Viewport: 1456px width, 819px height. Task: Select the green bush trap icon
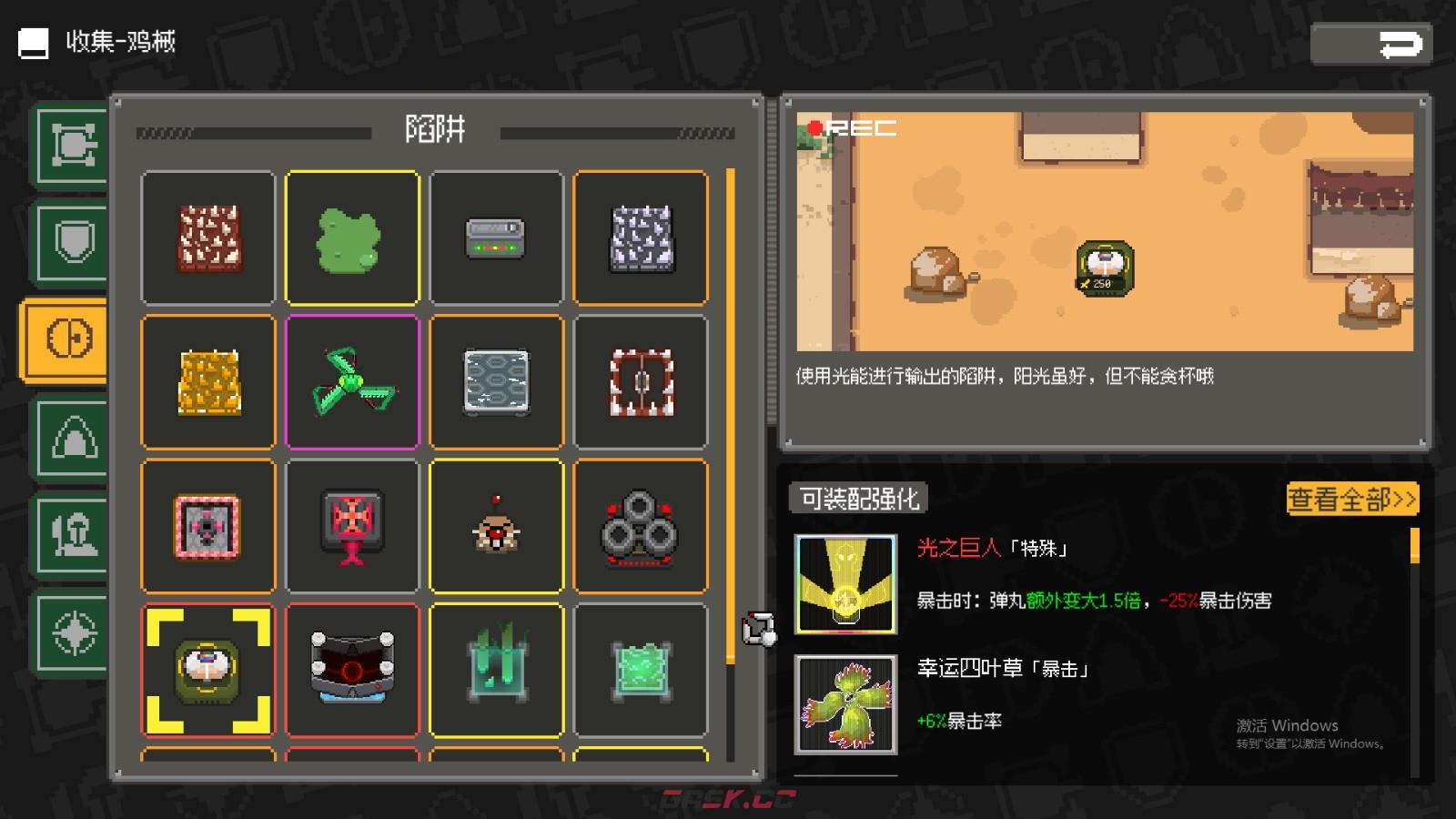[x=352, y=238]
